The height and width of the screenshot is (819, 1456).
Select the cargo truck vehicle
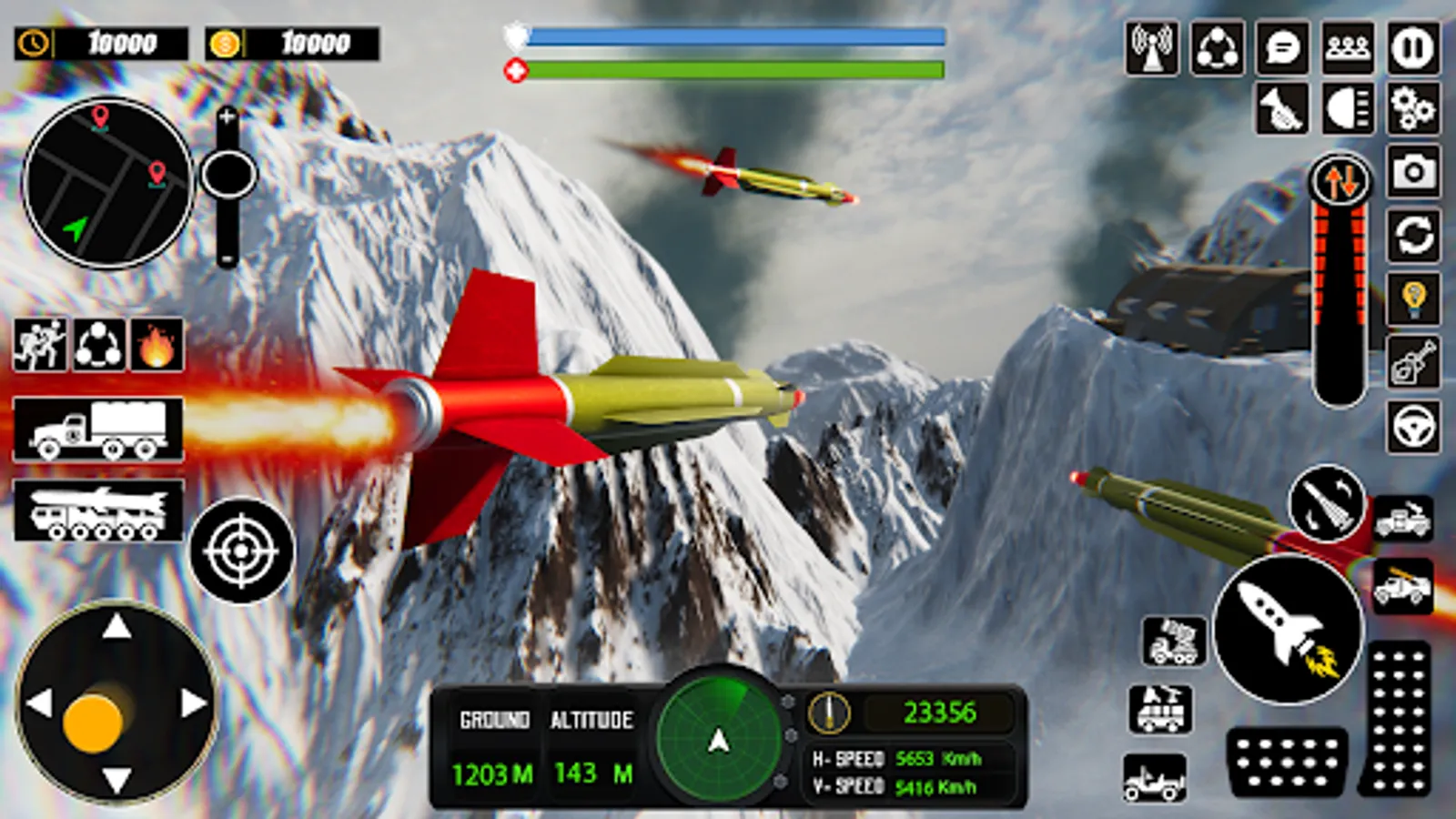click(x=98, y=430)
